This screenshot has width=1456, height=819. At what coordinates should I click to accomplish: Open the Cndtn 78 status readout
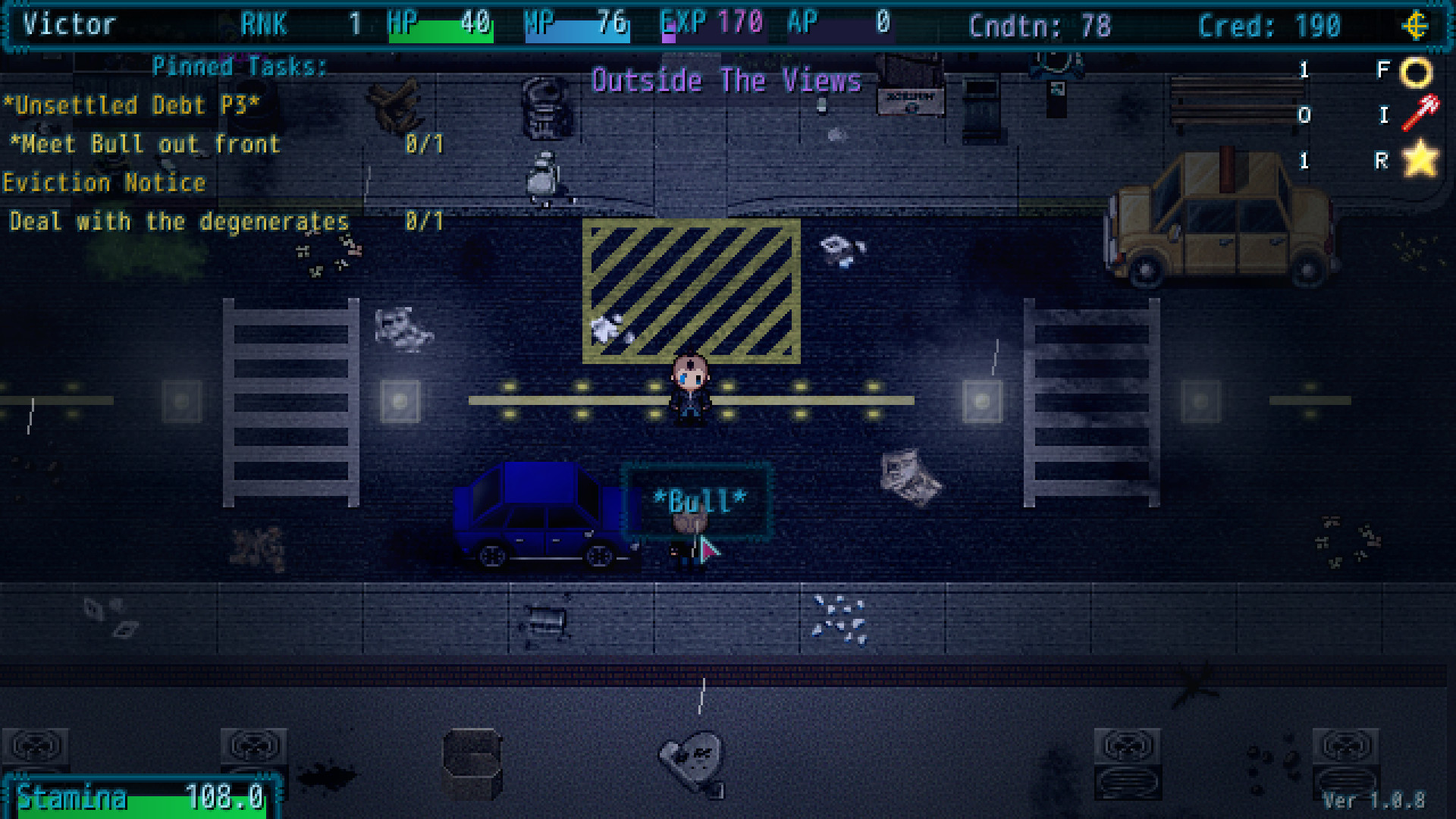(x=1040, y=26)
